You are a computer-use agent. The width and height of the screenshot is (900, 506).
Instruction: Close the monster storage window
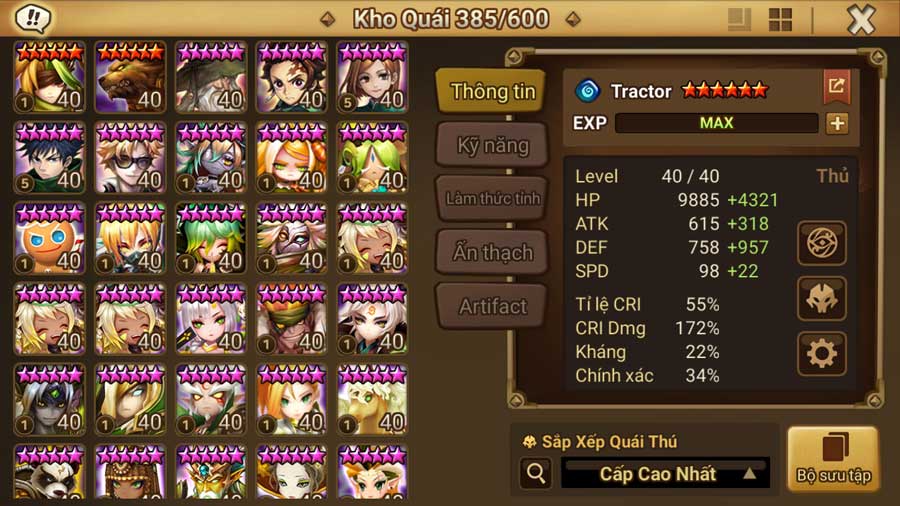860,20
